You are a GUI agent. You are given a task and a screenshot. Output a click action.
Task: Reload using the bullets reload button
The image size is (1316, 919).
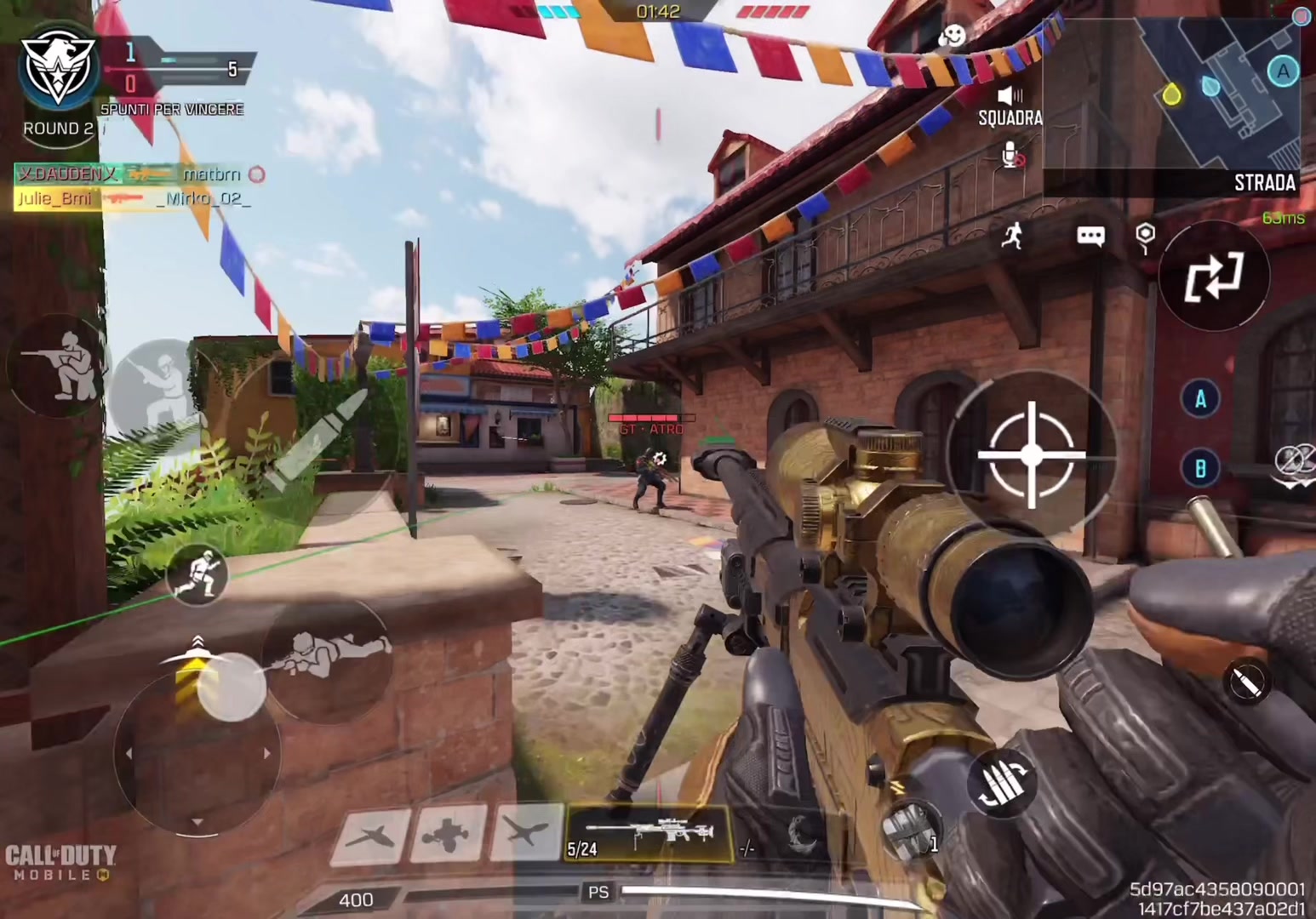(1004, 783)
